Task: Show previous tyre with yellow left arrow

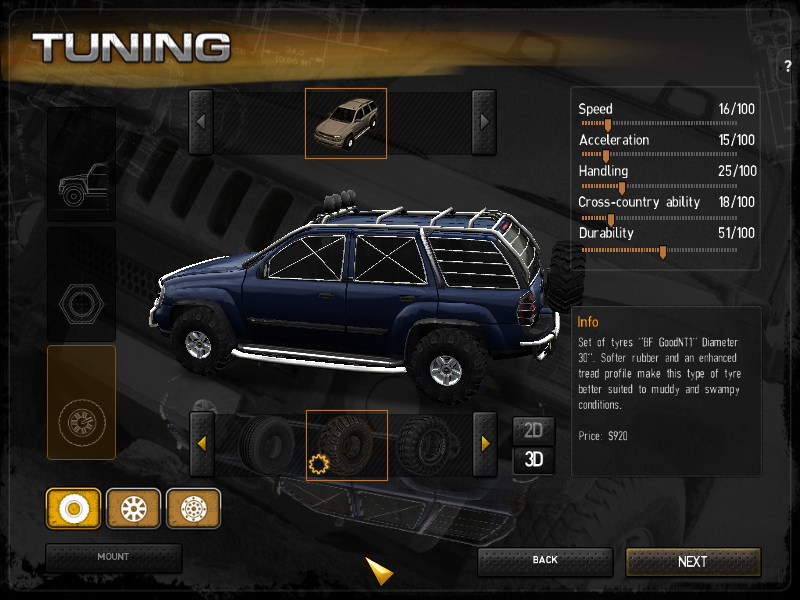Action: (201, 444)
